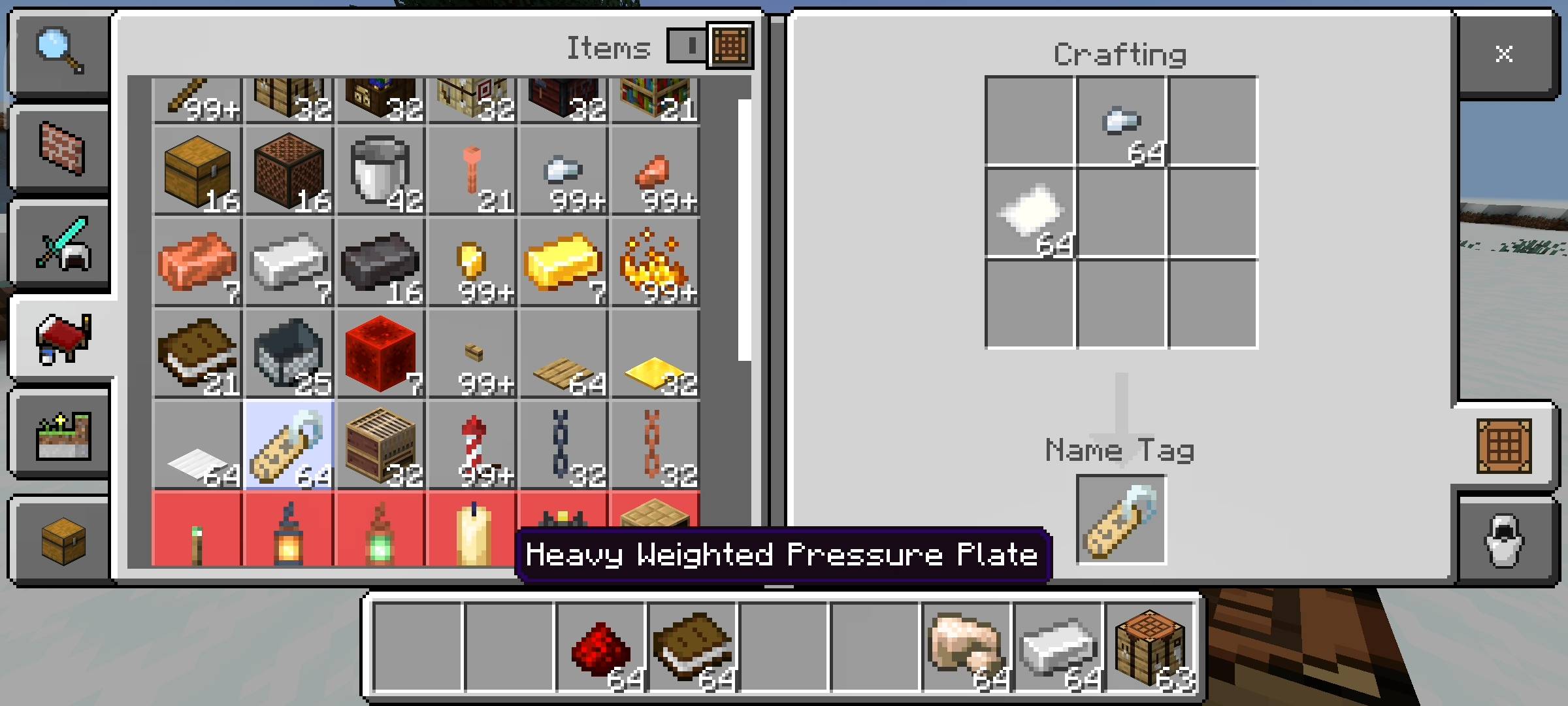Choose the bucket recipe
This screenshot has width=1568, height=706.
tap(380, 171)
